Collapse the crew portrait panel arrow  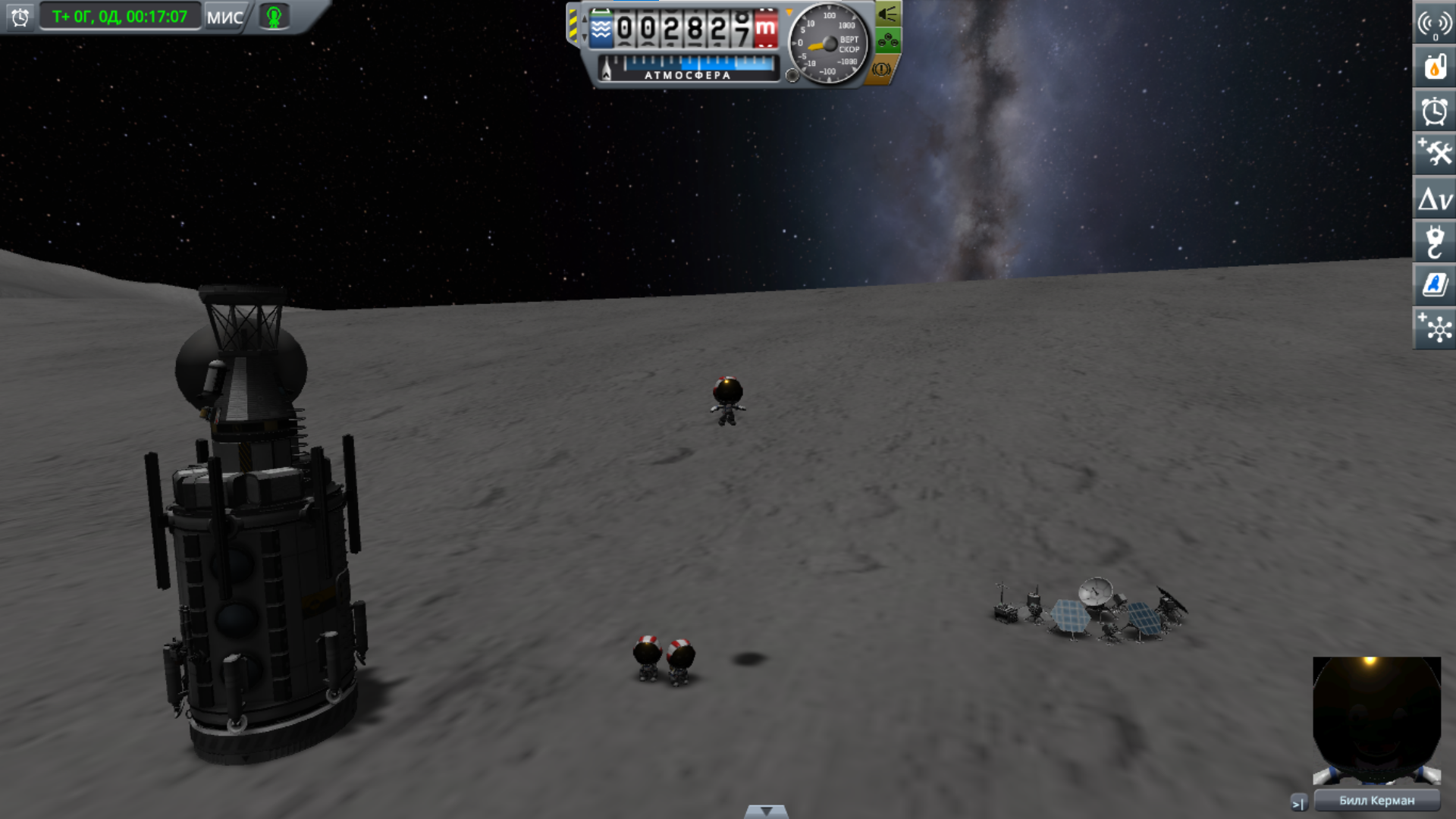pos(1298,802)
